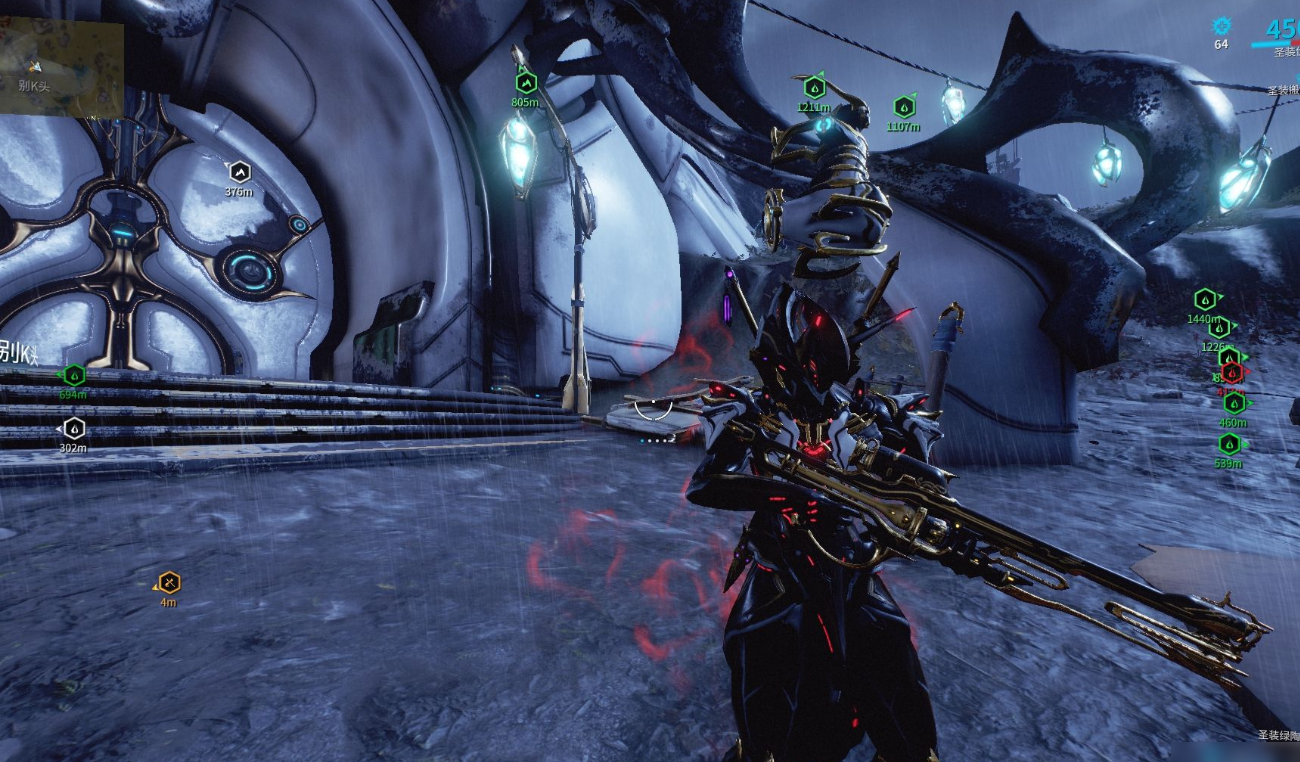Select the green waypoint marker labeled 805m
This screenshot has height=762, width=1300.
[526, 83]
